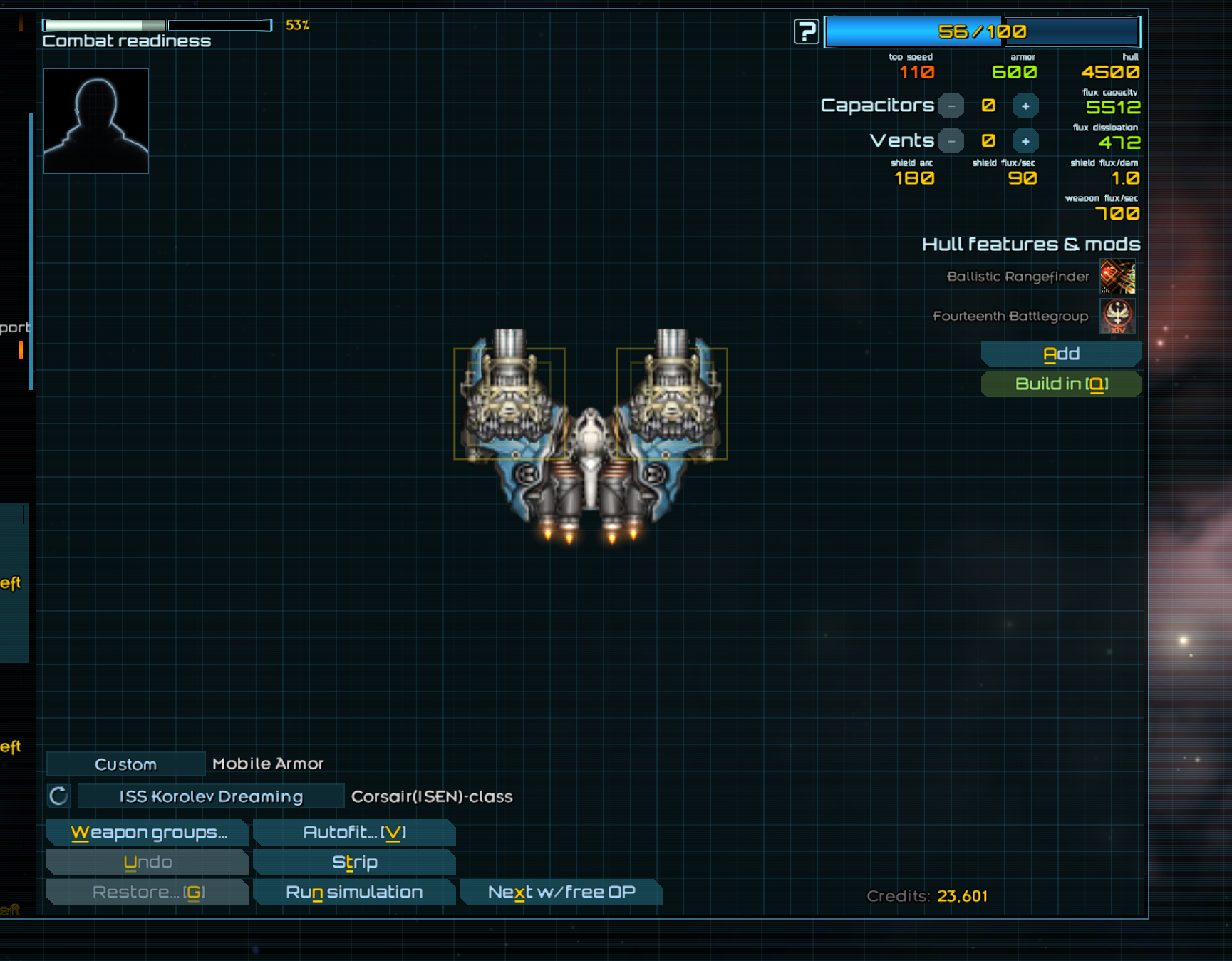This screenshot has width=1232, height=961.
Task: Go to Next w/free OP ship
Action: 561,892
